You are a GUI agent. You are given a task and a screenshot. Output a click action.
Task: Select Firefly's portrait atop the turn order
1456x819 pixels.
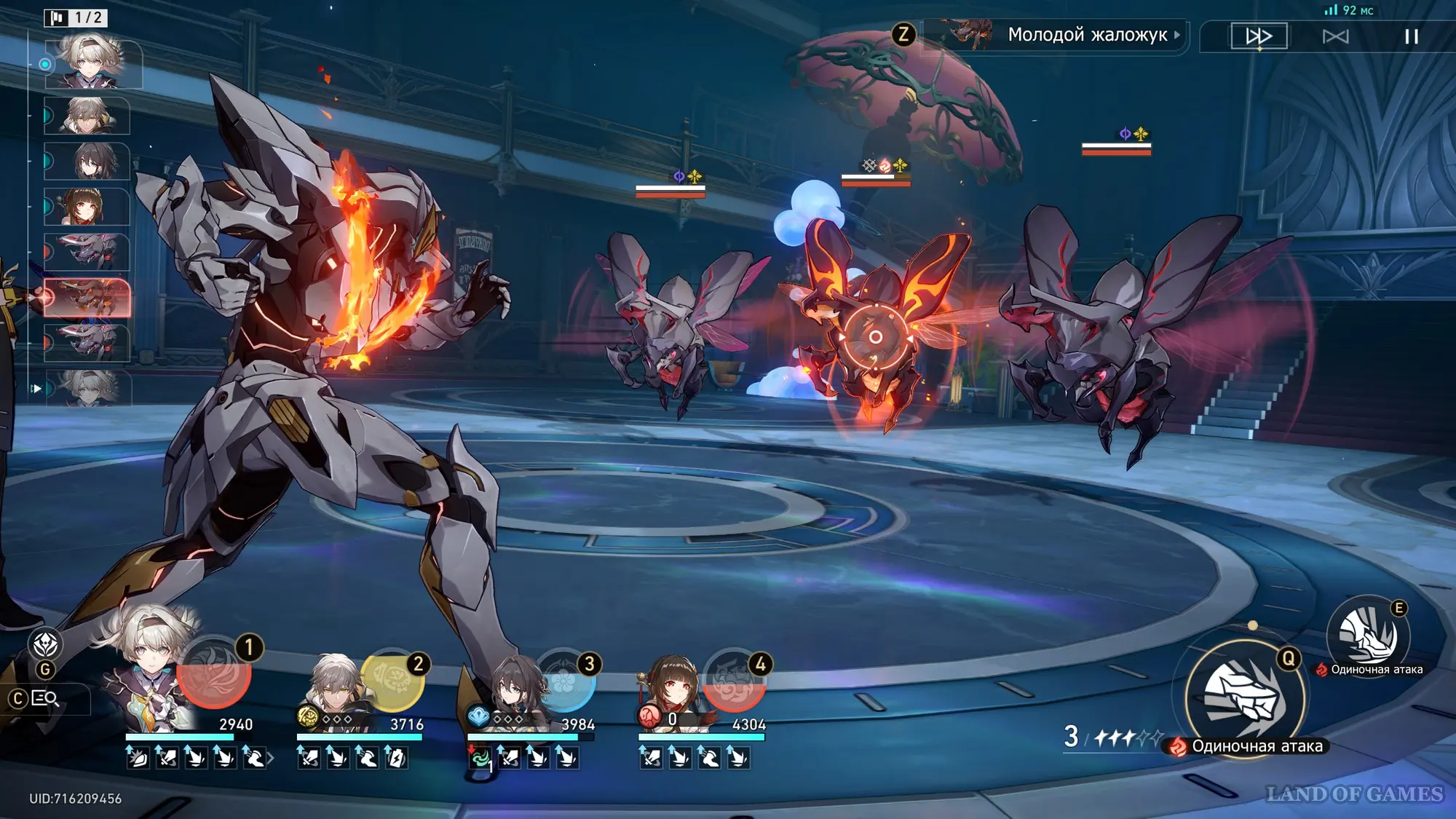[92, 64]
